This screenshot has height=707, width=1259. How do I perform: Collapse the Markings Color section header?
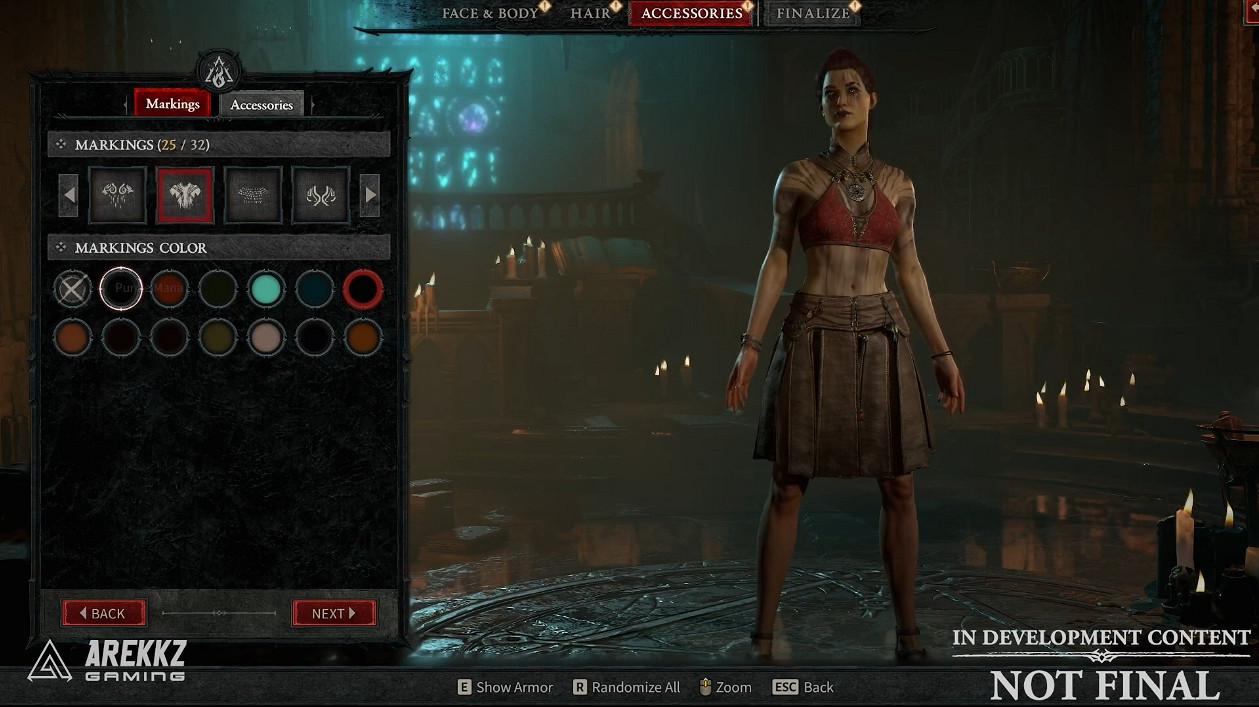[x=61, y=247]
